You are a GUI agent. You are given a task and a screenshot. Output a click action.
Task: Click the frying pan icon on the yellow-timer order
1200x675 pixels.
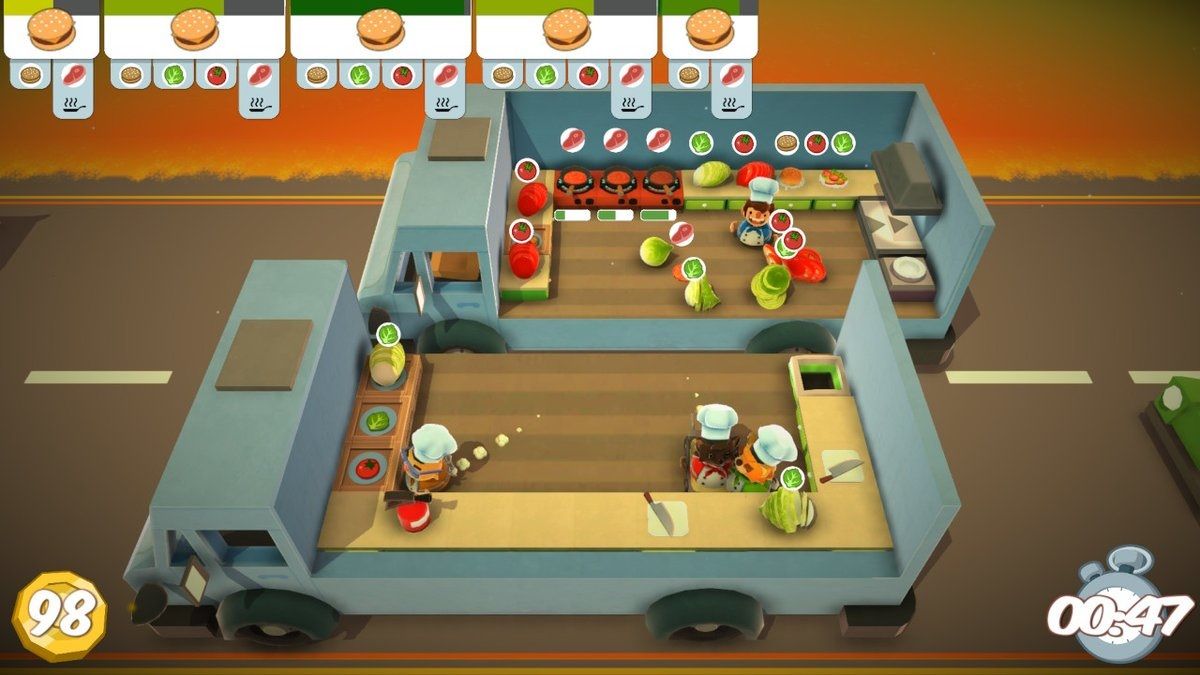[73, 103]
